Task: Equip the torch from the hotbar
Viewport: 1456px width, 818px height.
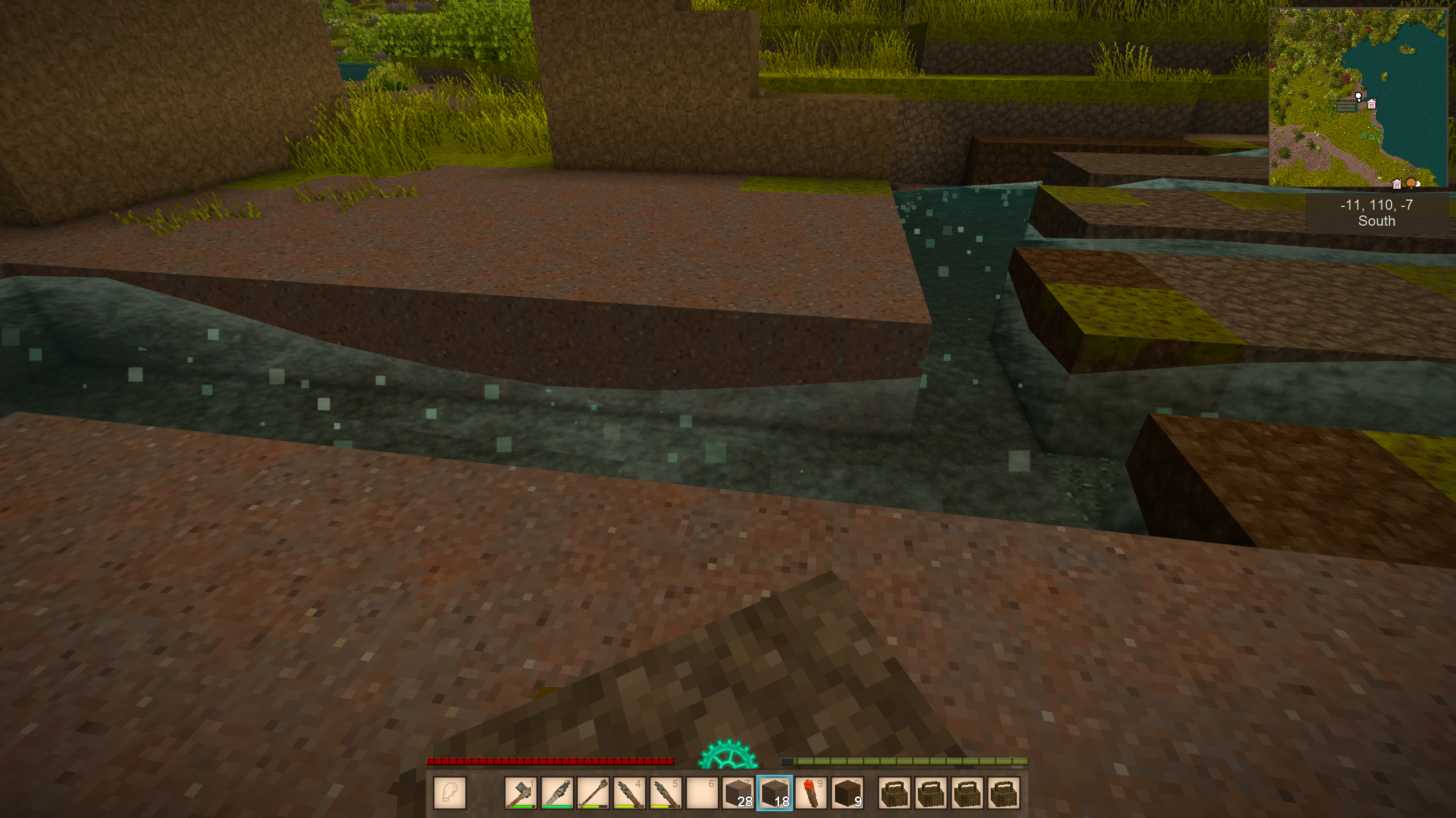Action: [x=811, y=792]
